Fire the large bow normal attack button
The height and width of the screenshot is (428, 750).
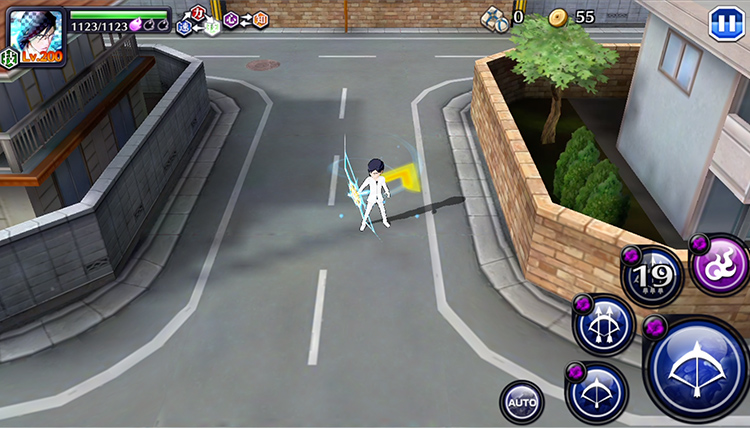click(699, 370)
